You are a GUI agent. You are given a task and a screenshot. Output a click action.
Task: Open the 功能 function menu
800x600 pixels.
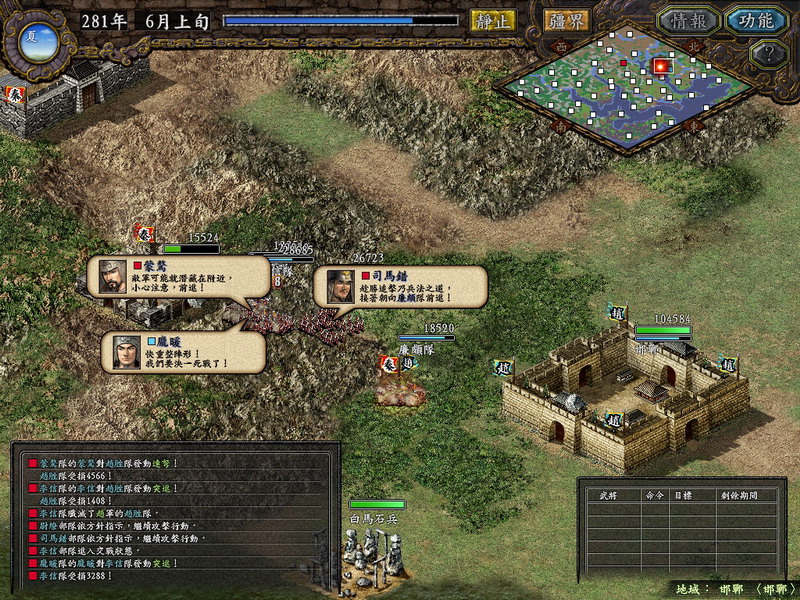click(755, 21)
